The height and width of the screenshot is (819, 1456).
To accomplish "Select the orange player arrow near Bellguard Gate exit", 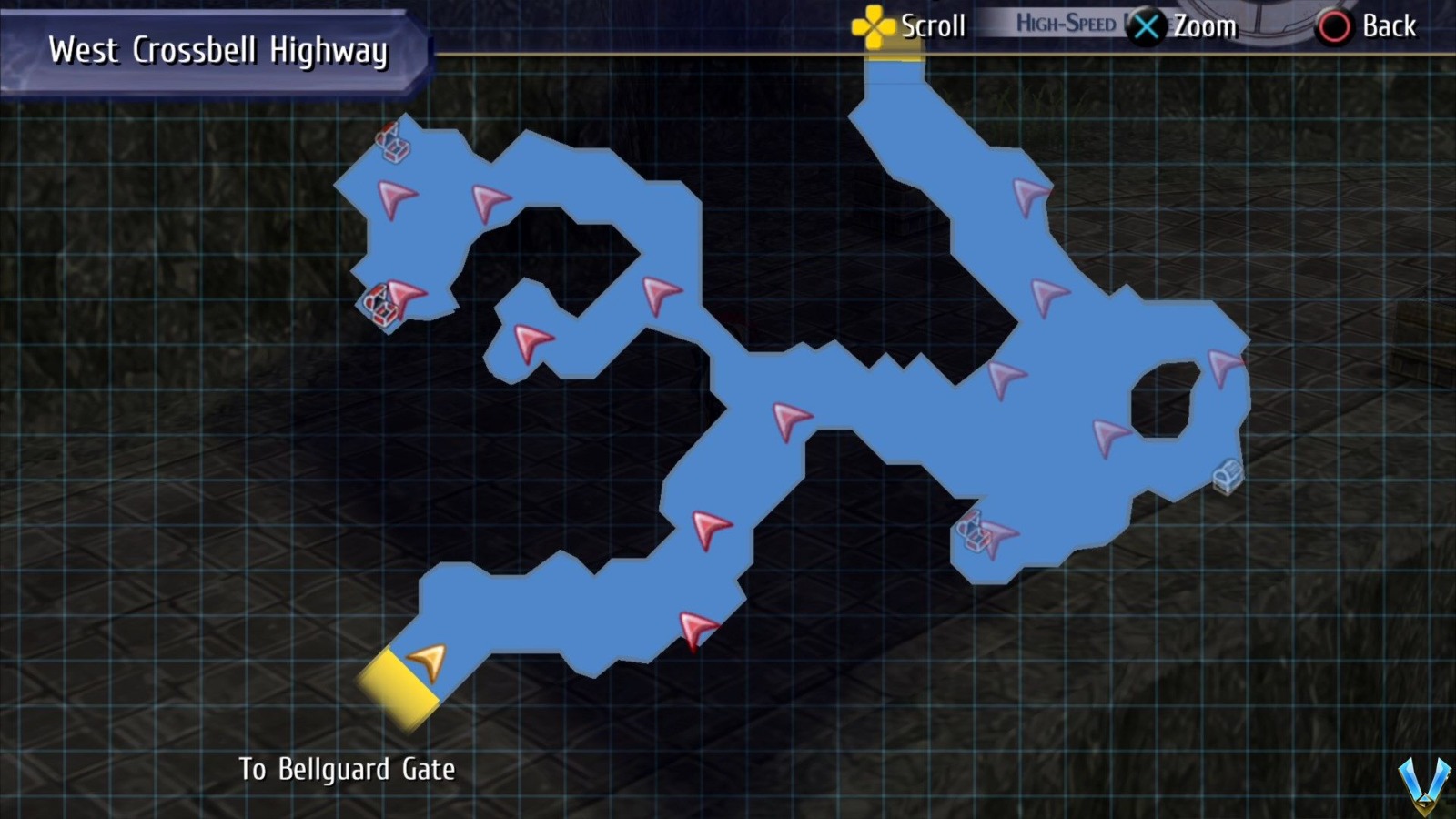I will 428,662.
